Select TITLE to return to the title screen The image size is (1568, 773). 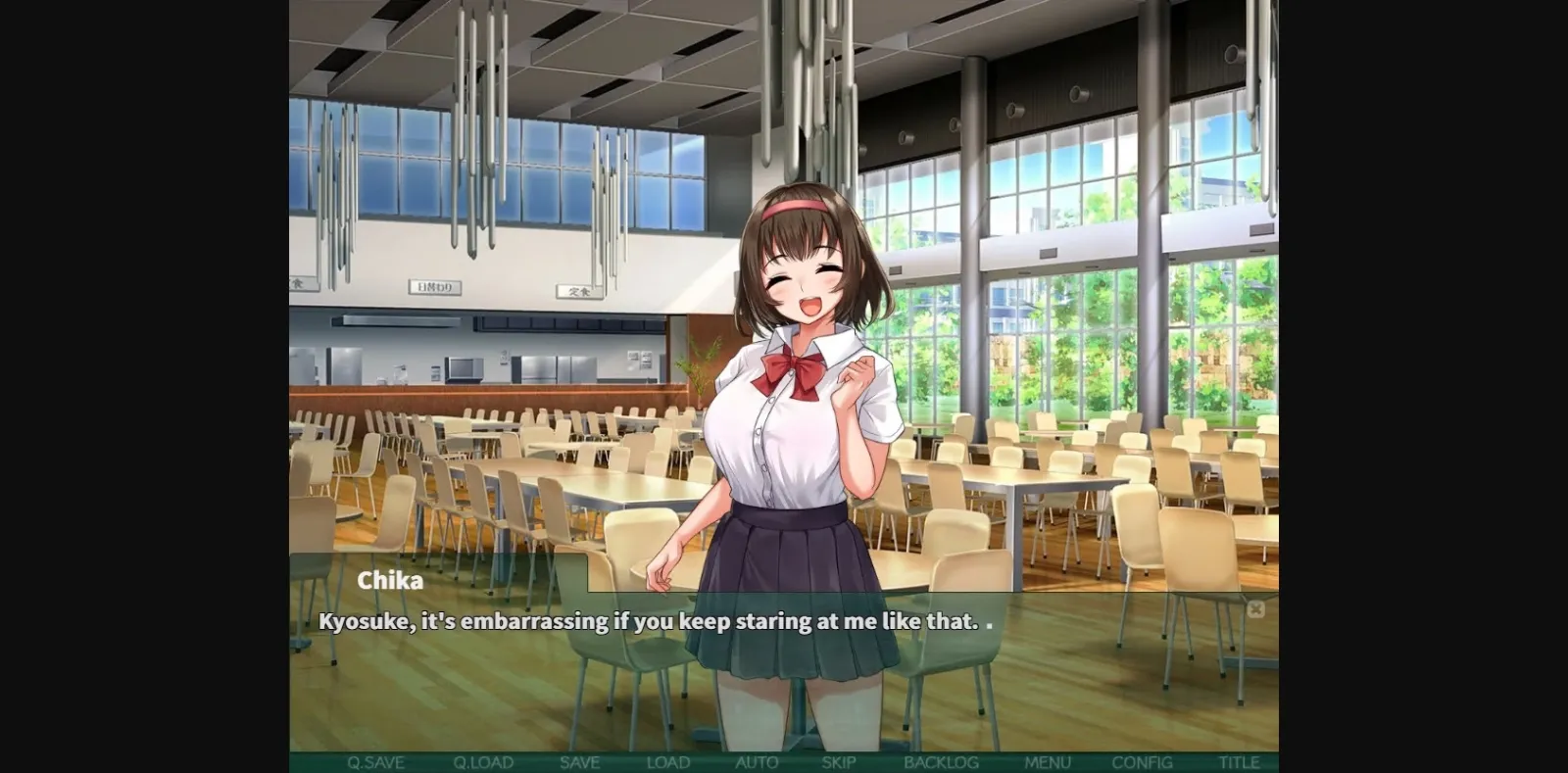pyautogui.click(x=1236, y=761)
